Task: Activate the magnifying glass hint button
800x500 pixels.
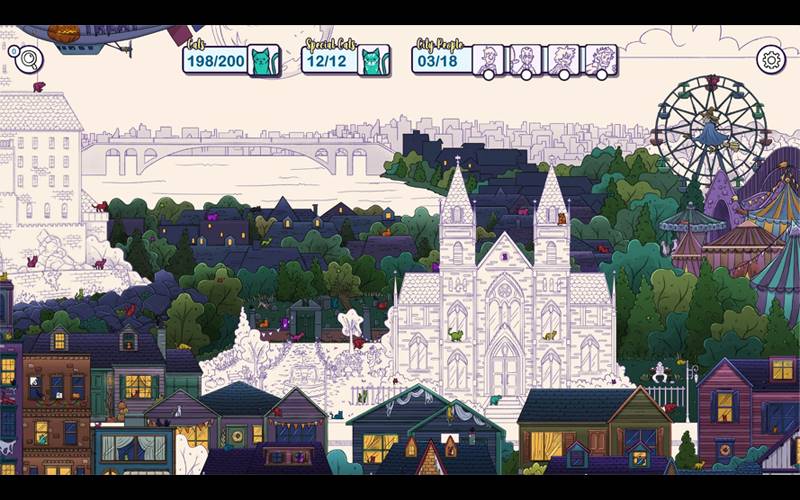Action: pyautogui.click(x=29, y=59)
